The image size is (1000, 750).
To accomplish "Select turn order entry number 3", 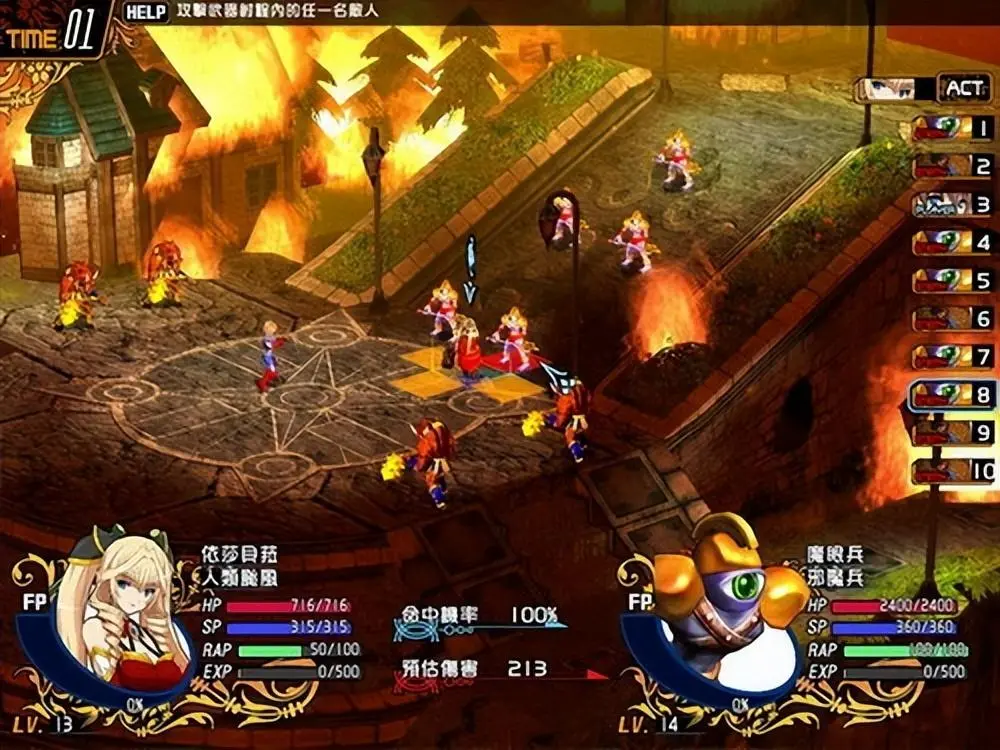I will (953, 204).
